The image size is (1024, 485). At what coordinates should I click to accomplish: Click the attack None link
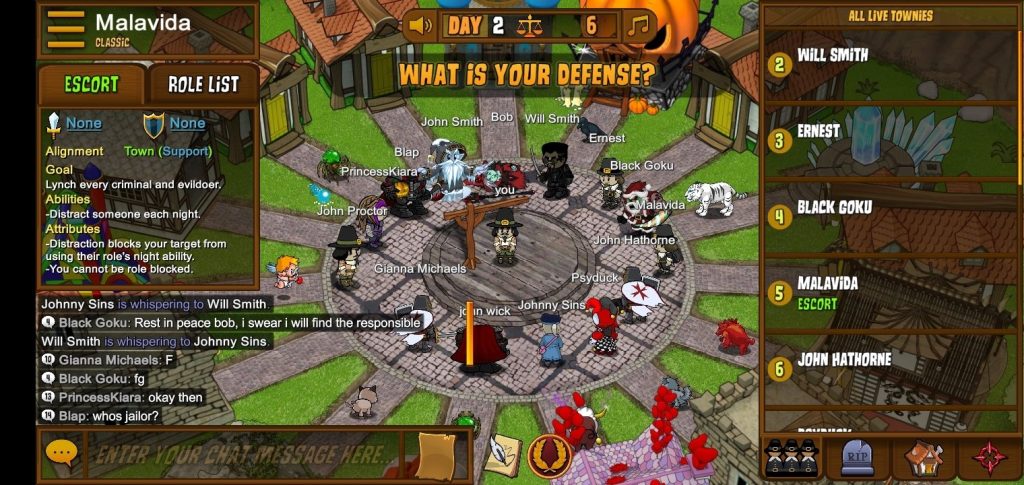point(84,124)
